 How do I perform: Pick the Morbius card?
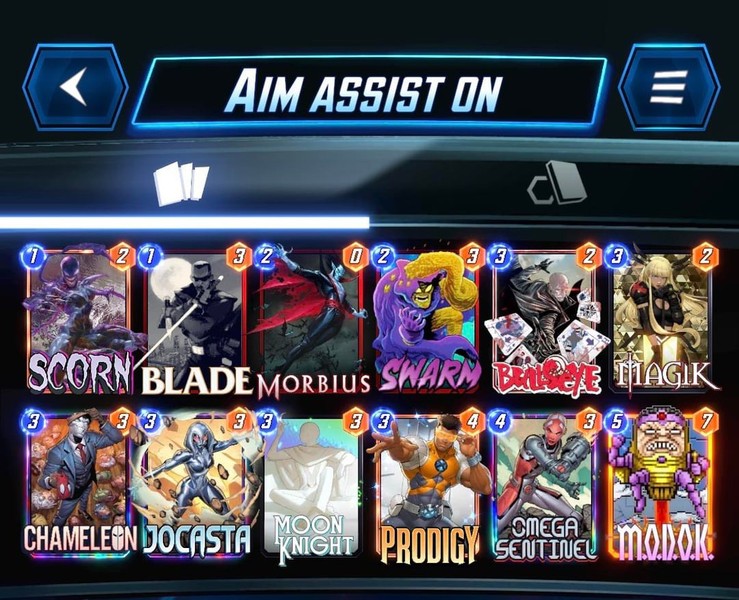click(311, 320)
